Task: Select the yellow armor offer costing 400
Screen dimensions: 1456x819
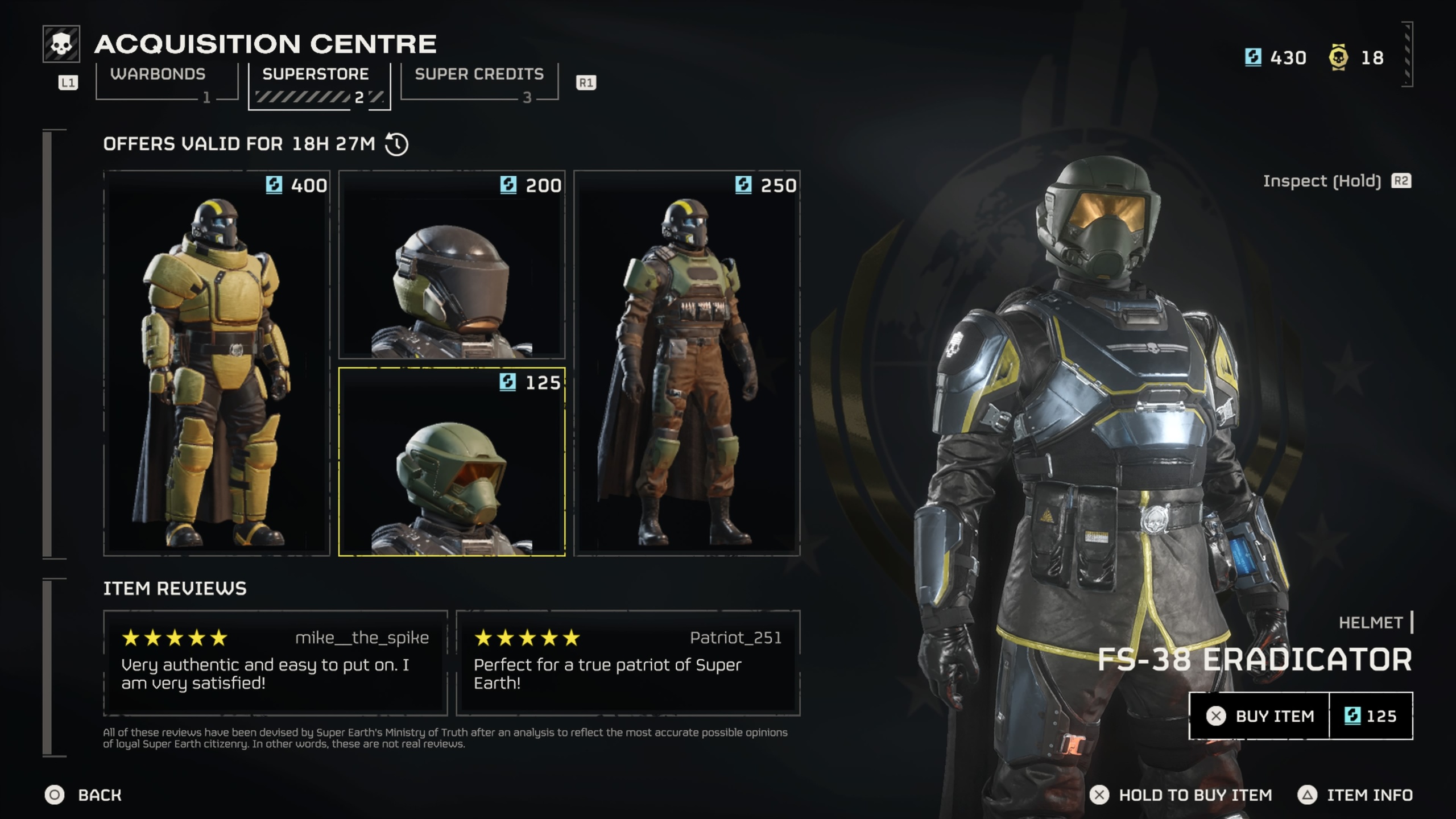Action: [x=217, y=363]
